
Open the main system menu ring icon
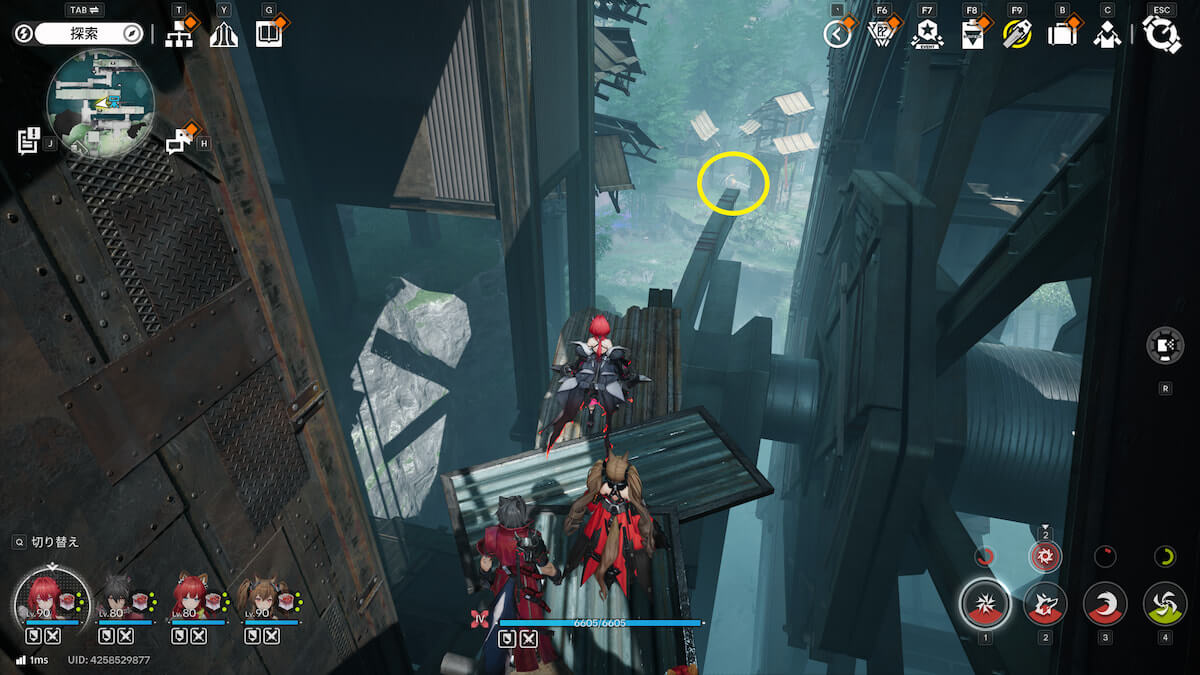[1162, 35]
